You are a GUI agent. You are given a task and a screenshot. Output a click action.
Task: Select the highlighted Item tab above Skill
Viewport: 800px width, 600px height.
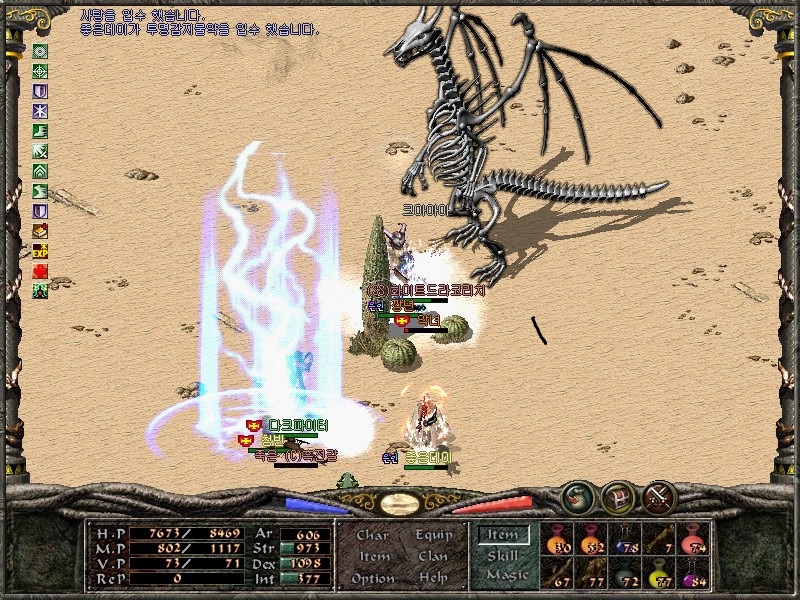click(502, 535)
